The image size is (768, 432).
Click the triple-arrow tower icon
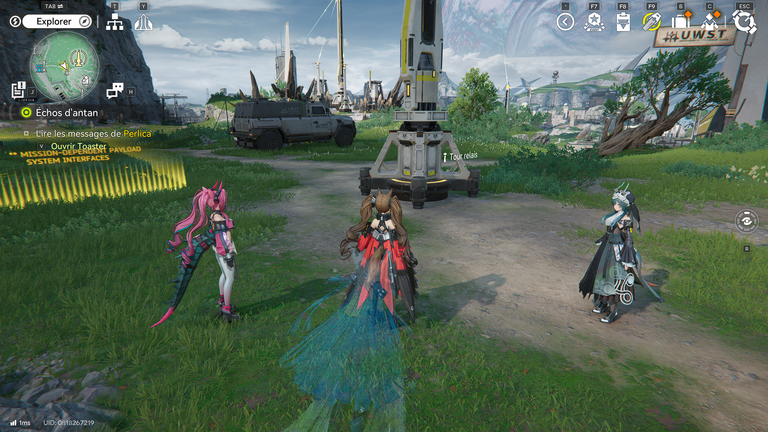pyautogui.click(x=143, y=22)
